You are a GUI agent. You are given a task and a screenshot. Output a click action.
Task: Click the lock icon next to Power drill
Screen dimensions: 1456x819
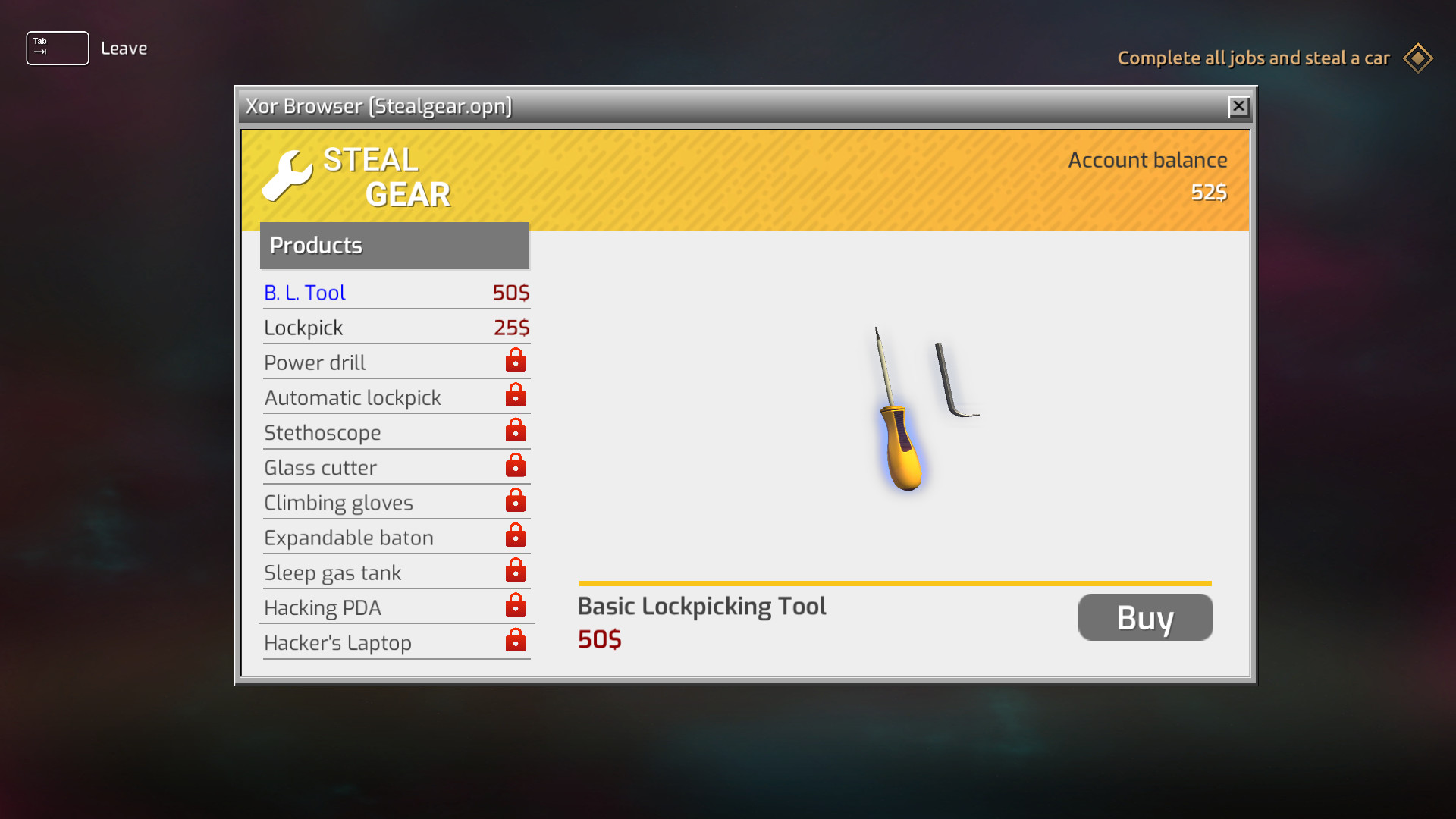click(x=515, y=361)
